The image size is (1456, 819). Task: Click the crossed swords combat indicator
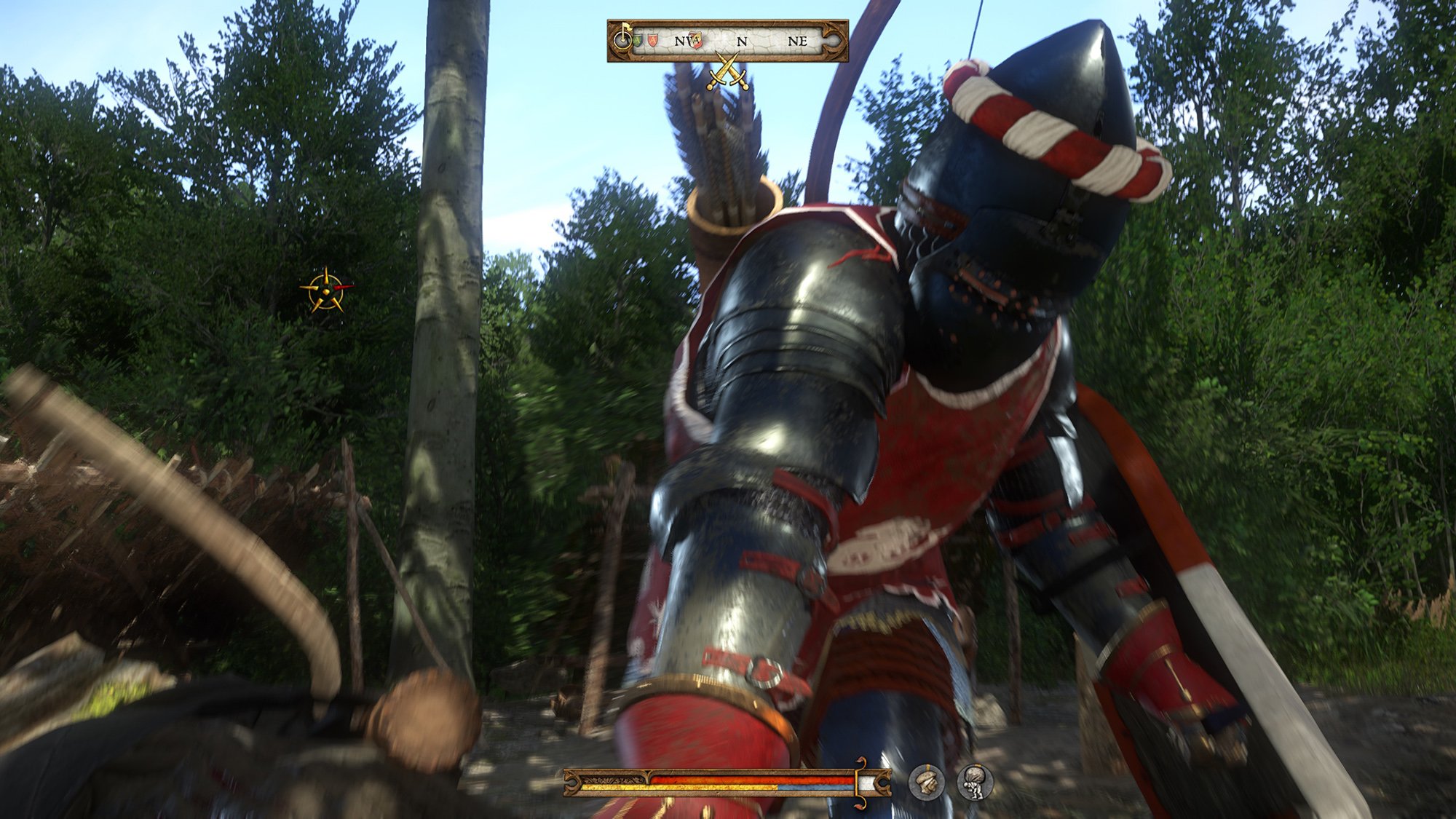727,73
